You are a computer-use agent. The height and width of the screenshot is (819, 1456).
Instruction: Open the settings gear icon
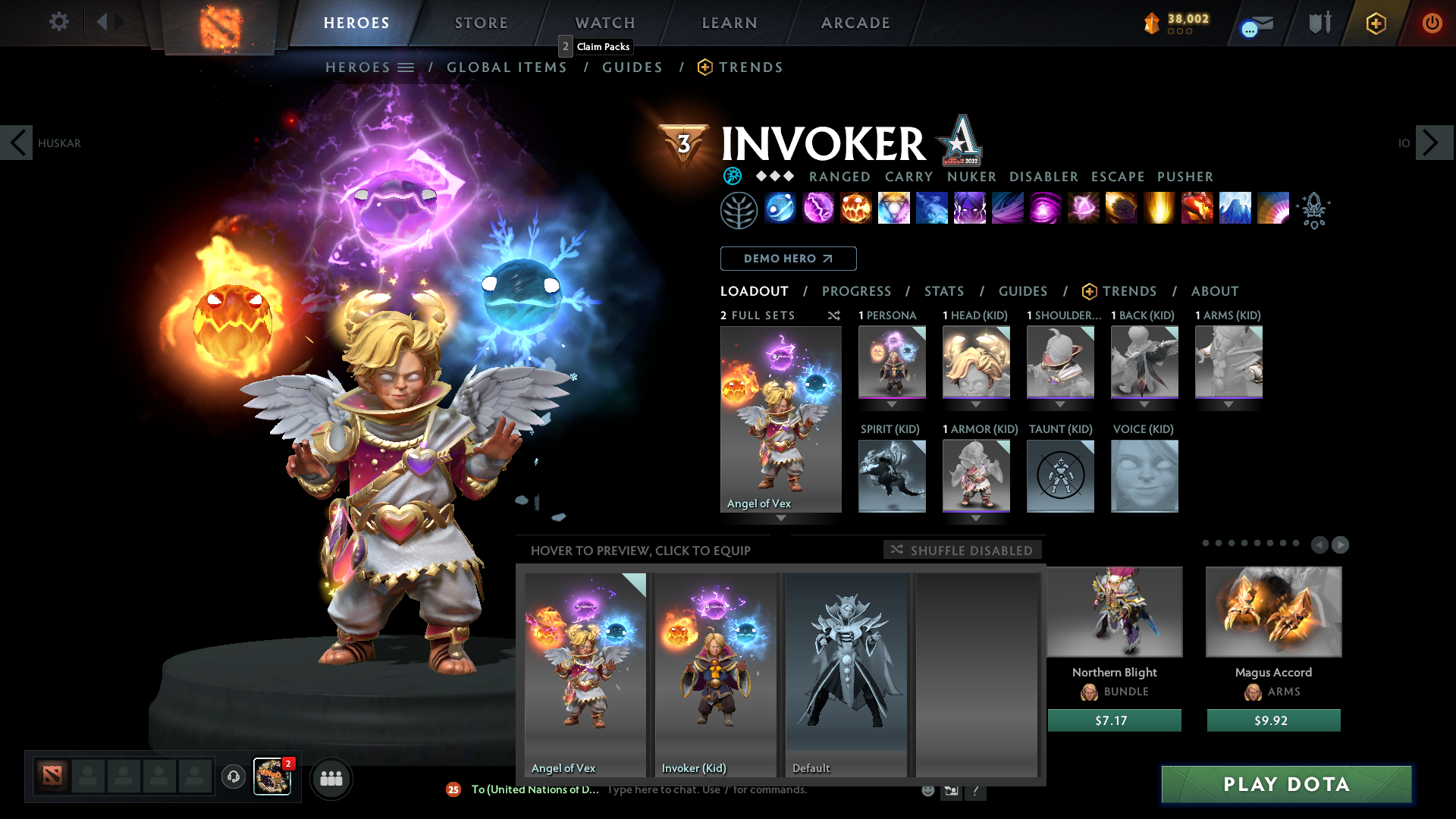pos(58,22)
